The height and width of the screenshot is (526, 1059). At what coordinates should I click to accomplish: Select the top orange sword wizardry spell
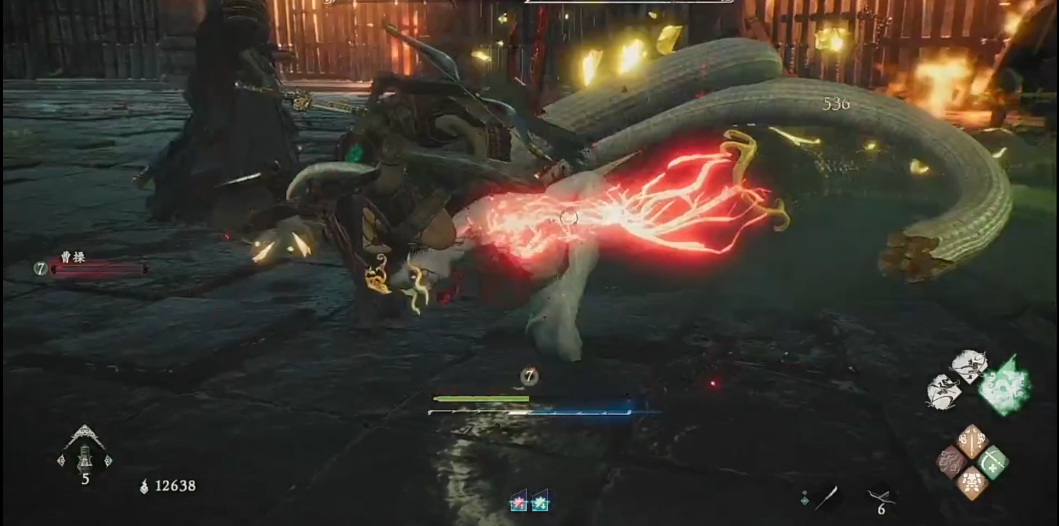(972, 440)
